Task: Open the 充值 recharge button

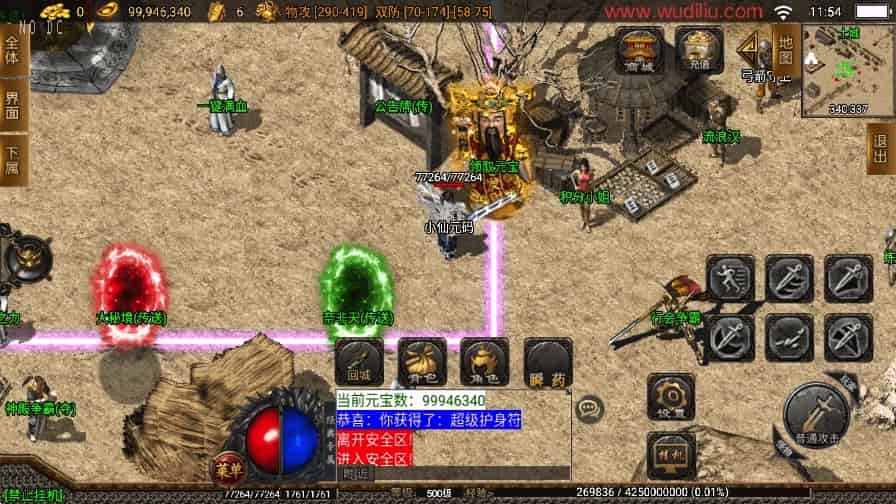Action: (x=699, y=50)
